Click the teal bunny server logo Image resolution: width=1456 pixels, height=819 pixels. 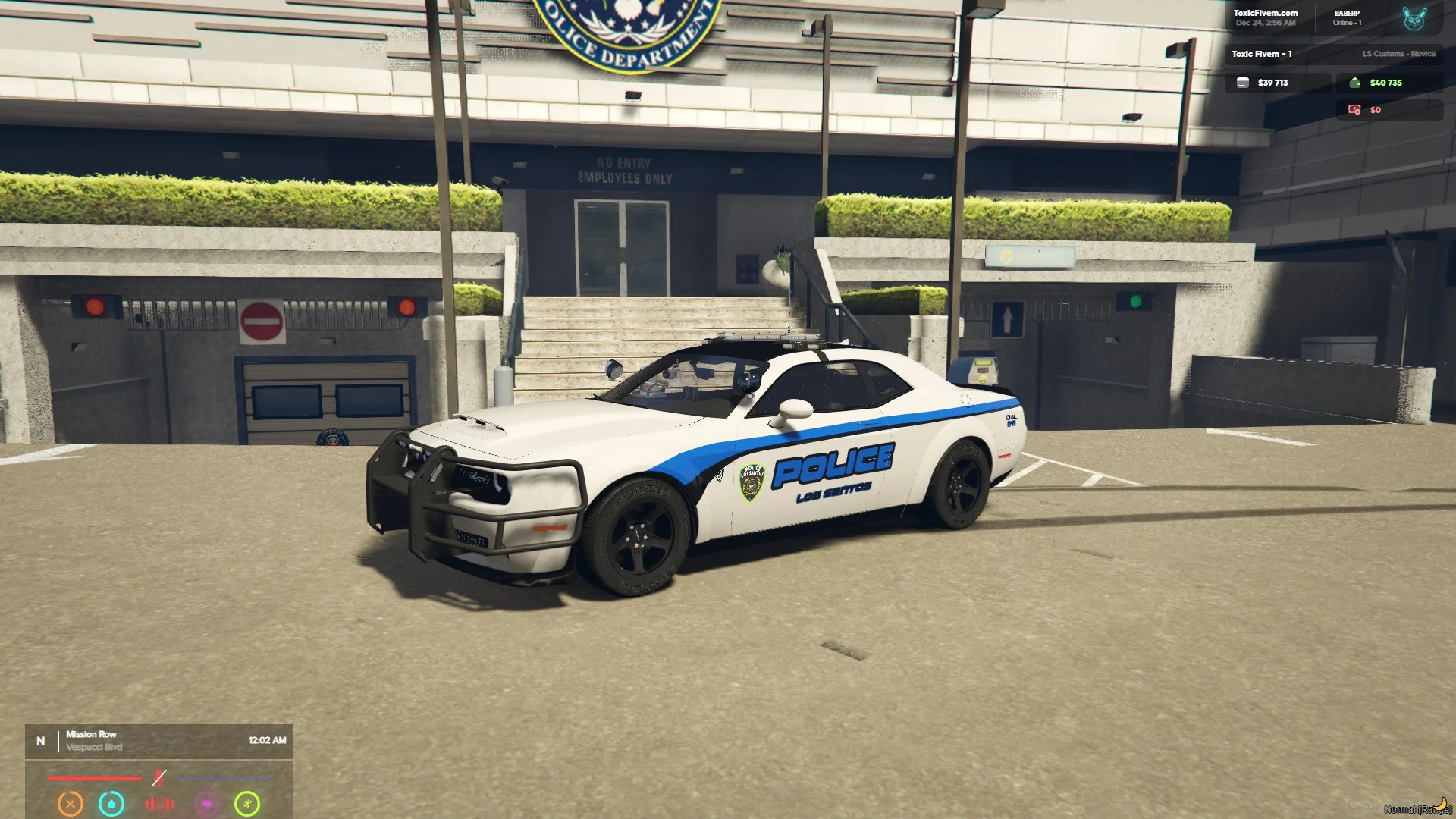[1414, 18]
